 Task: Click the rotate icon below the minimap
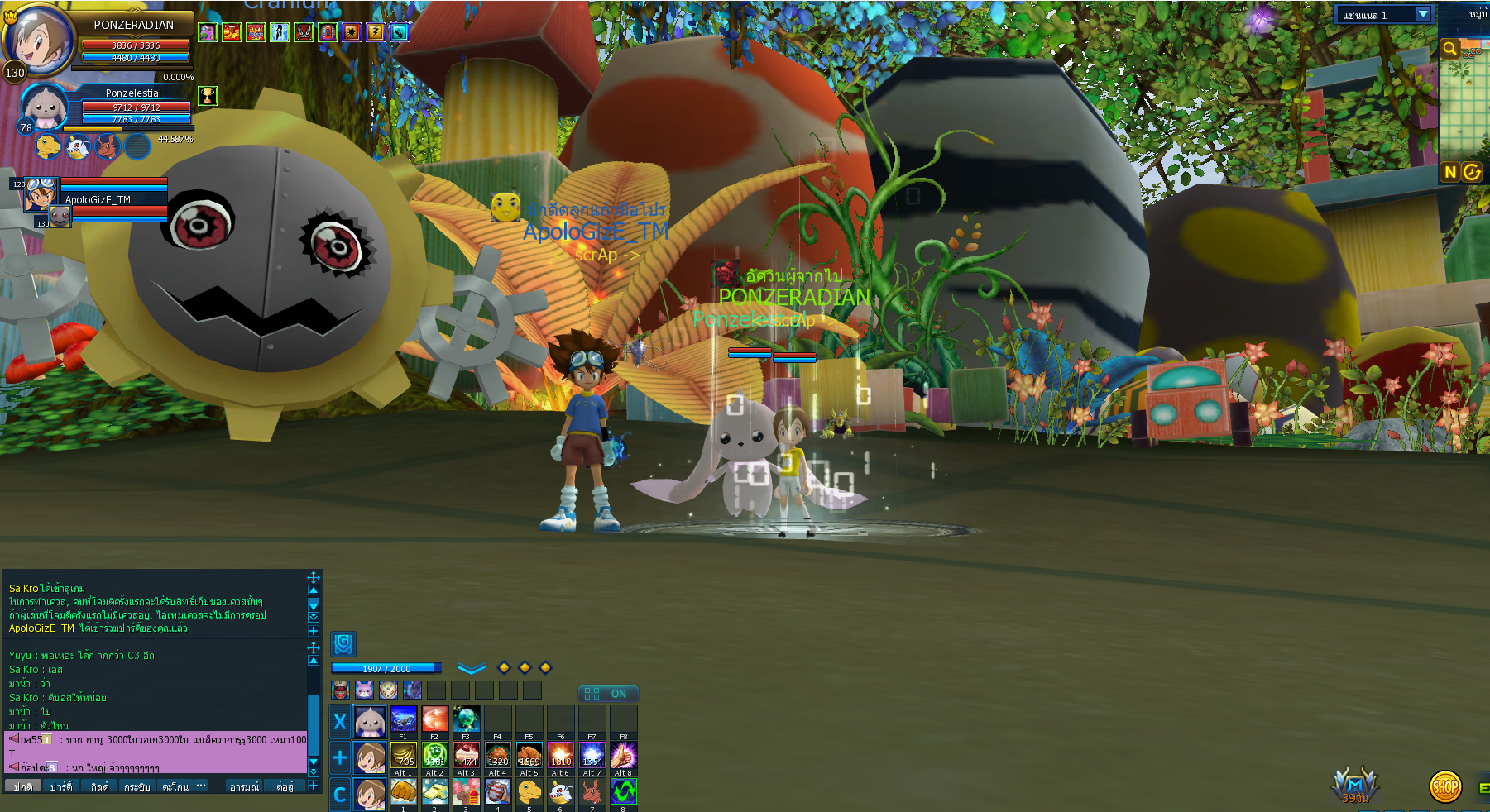(x=1472, y=173)
